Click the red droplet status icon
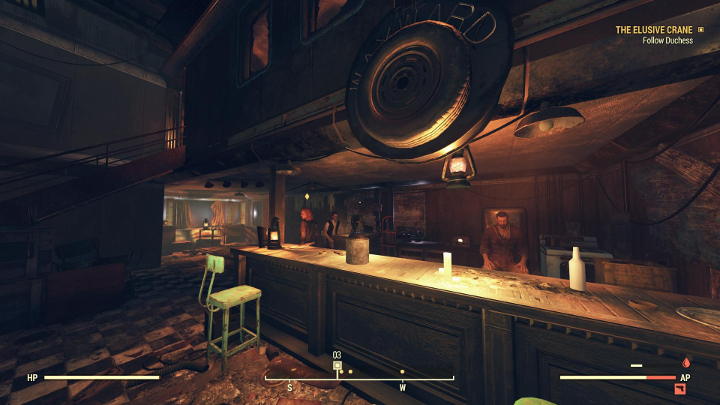Viewport: 720px width, 405px height. [685, 363]
